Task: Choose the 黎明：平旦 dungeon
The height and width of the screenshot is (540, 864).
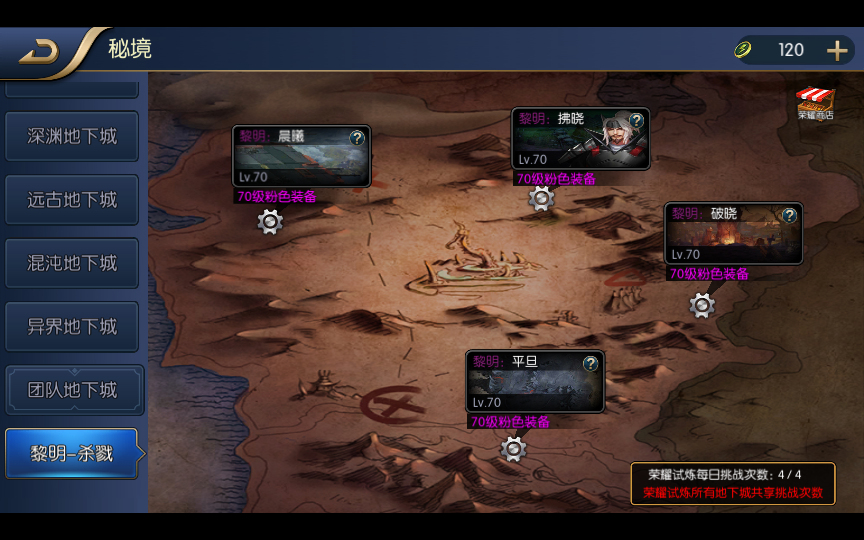Action: [x=530, y=385]
